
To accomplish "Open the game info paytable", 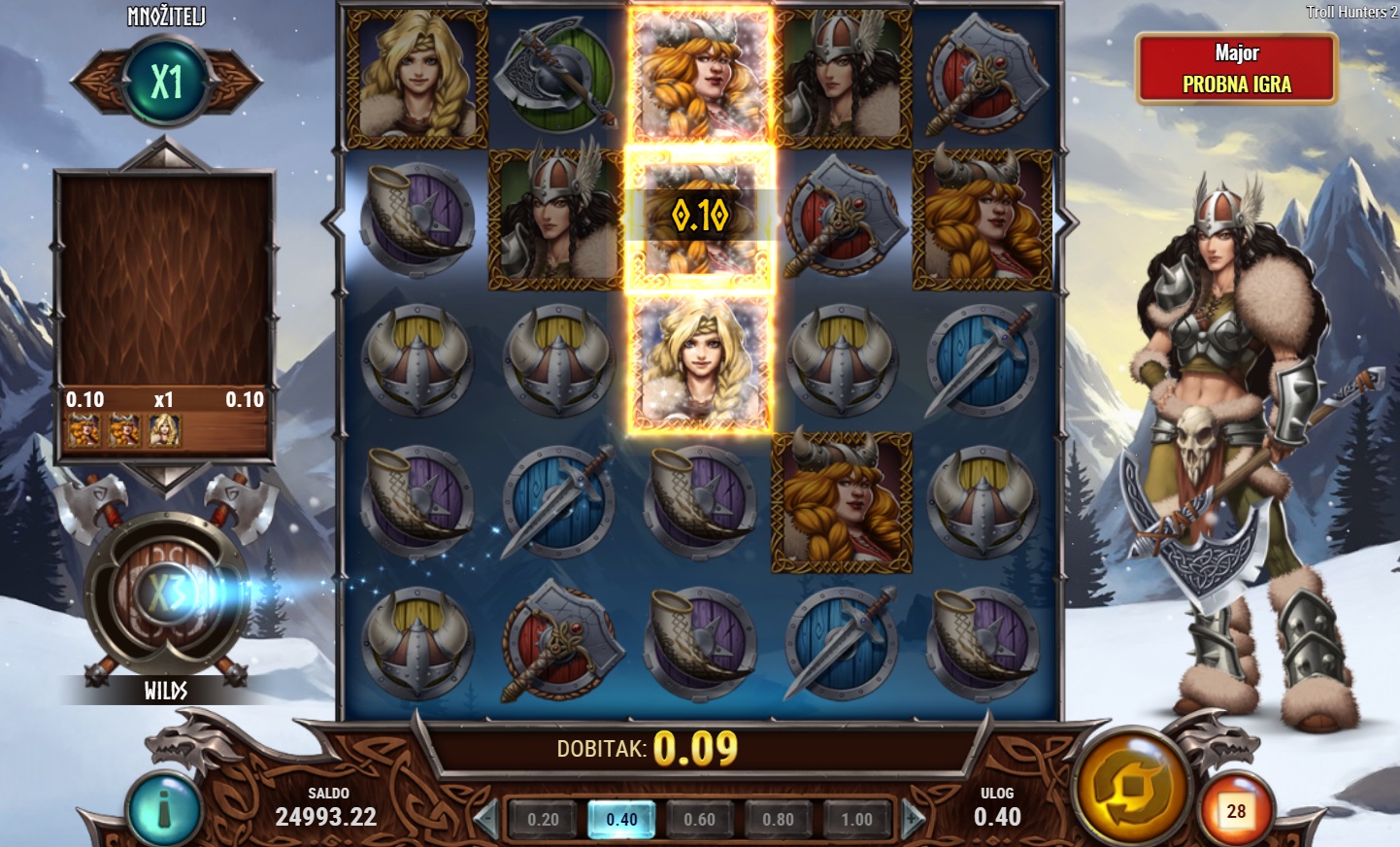I will [164, 810].
